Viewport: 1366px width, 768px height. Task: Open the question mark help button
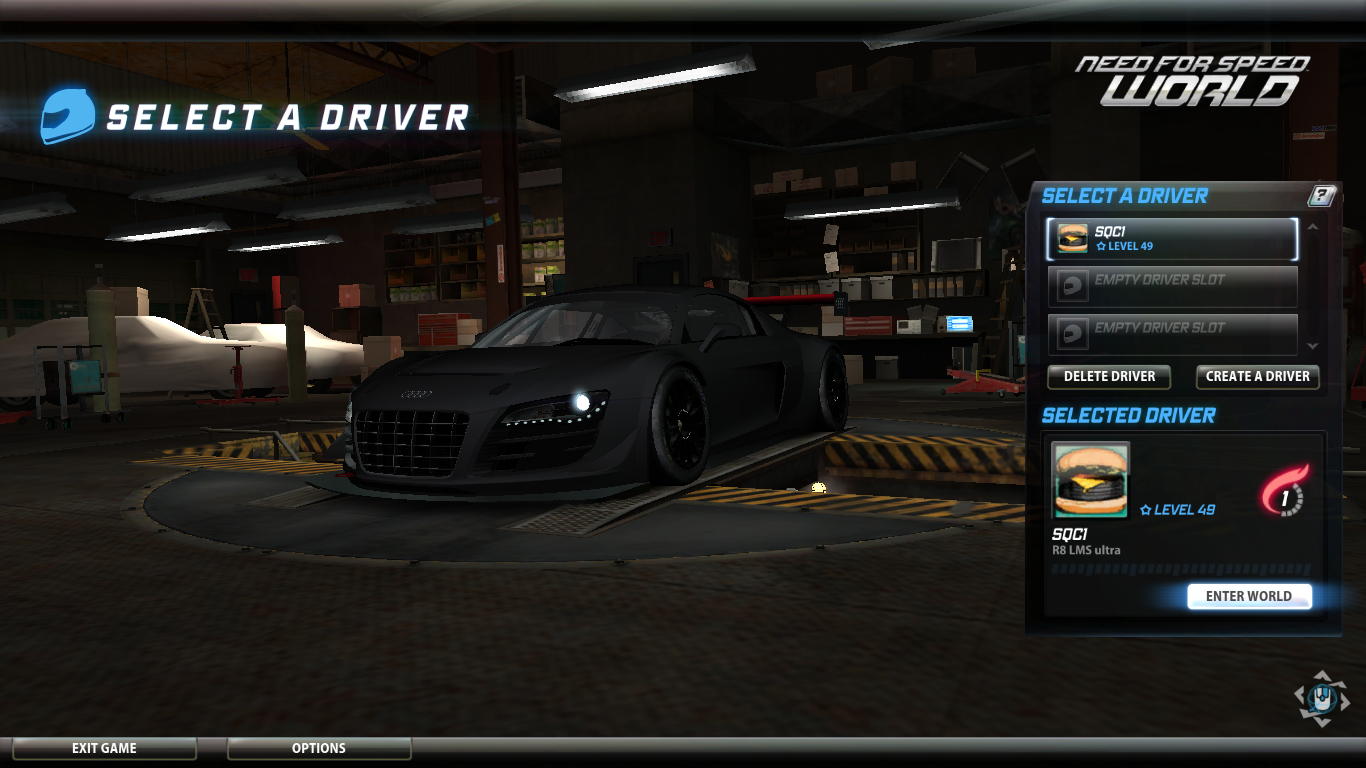(x=1322, y=196)
